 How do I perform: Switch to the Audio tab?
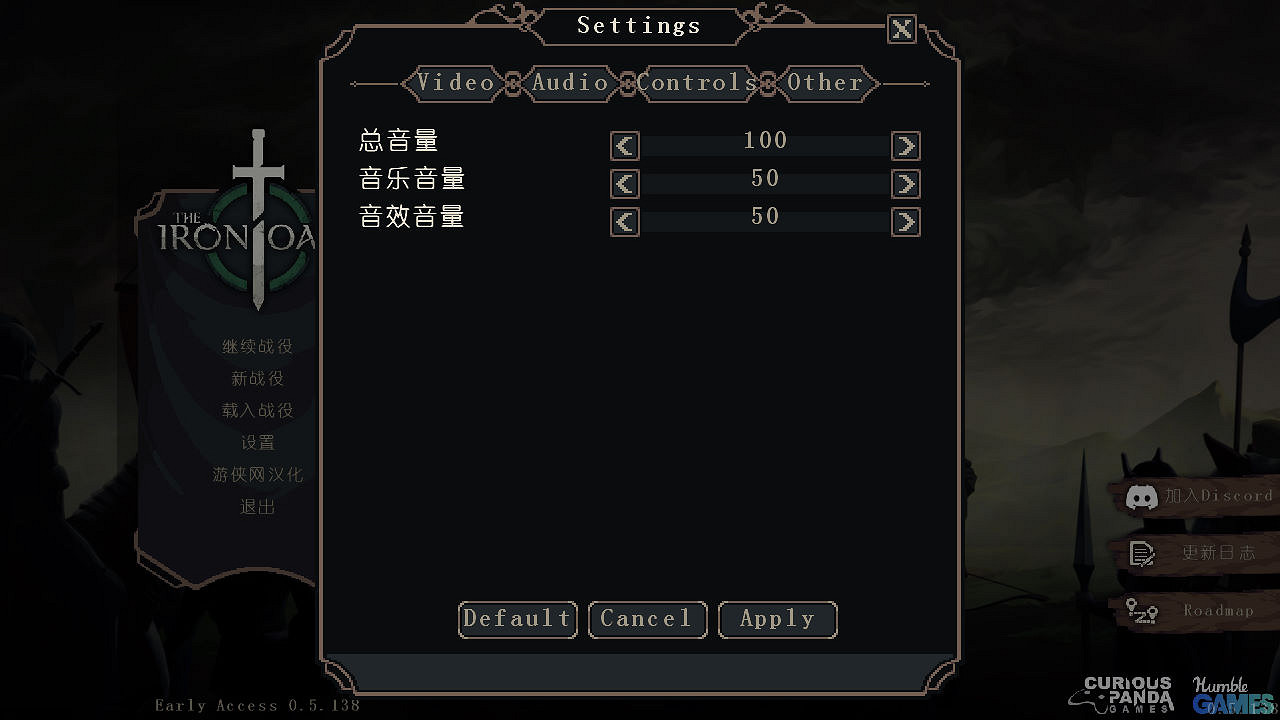[570, 83]
